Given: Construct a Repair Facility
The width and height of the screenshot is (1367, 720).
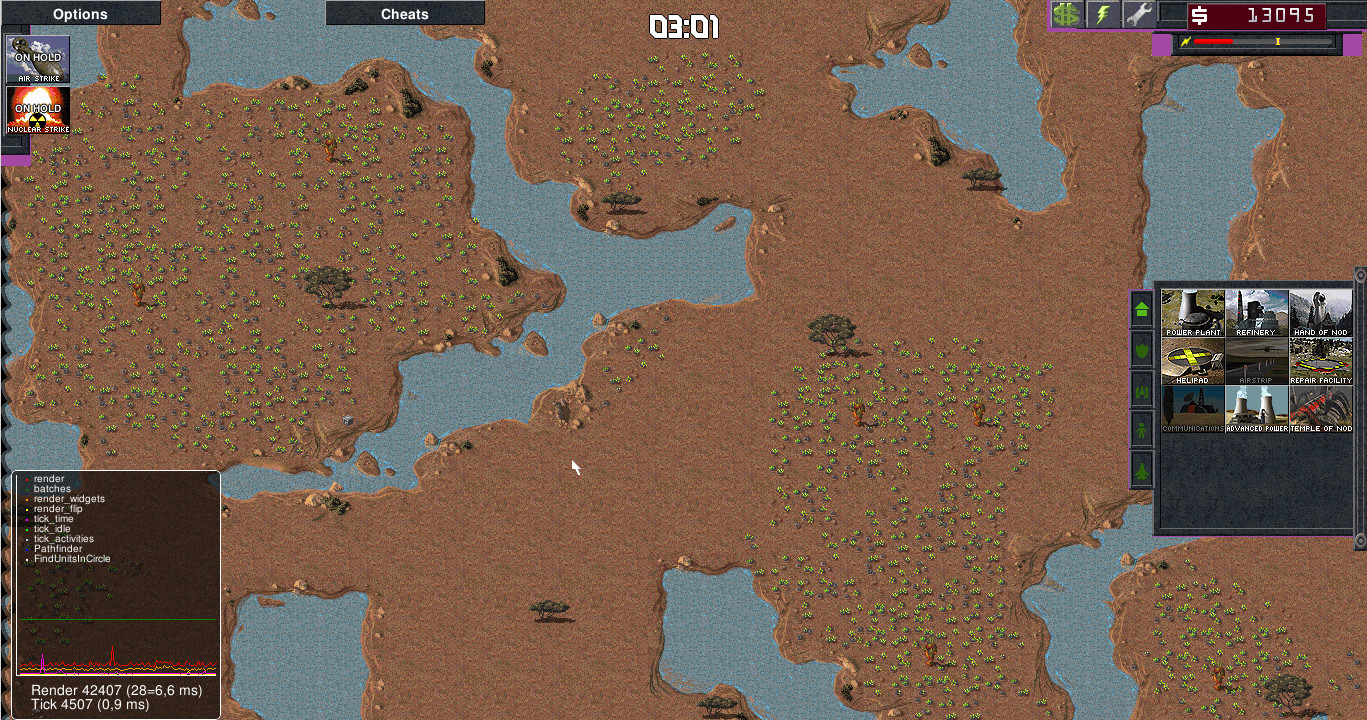Looking at the screenshot, I should click(x=1320, y=359).
